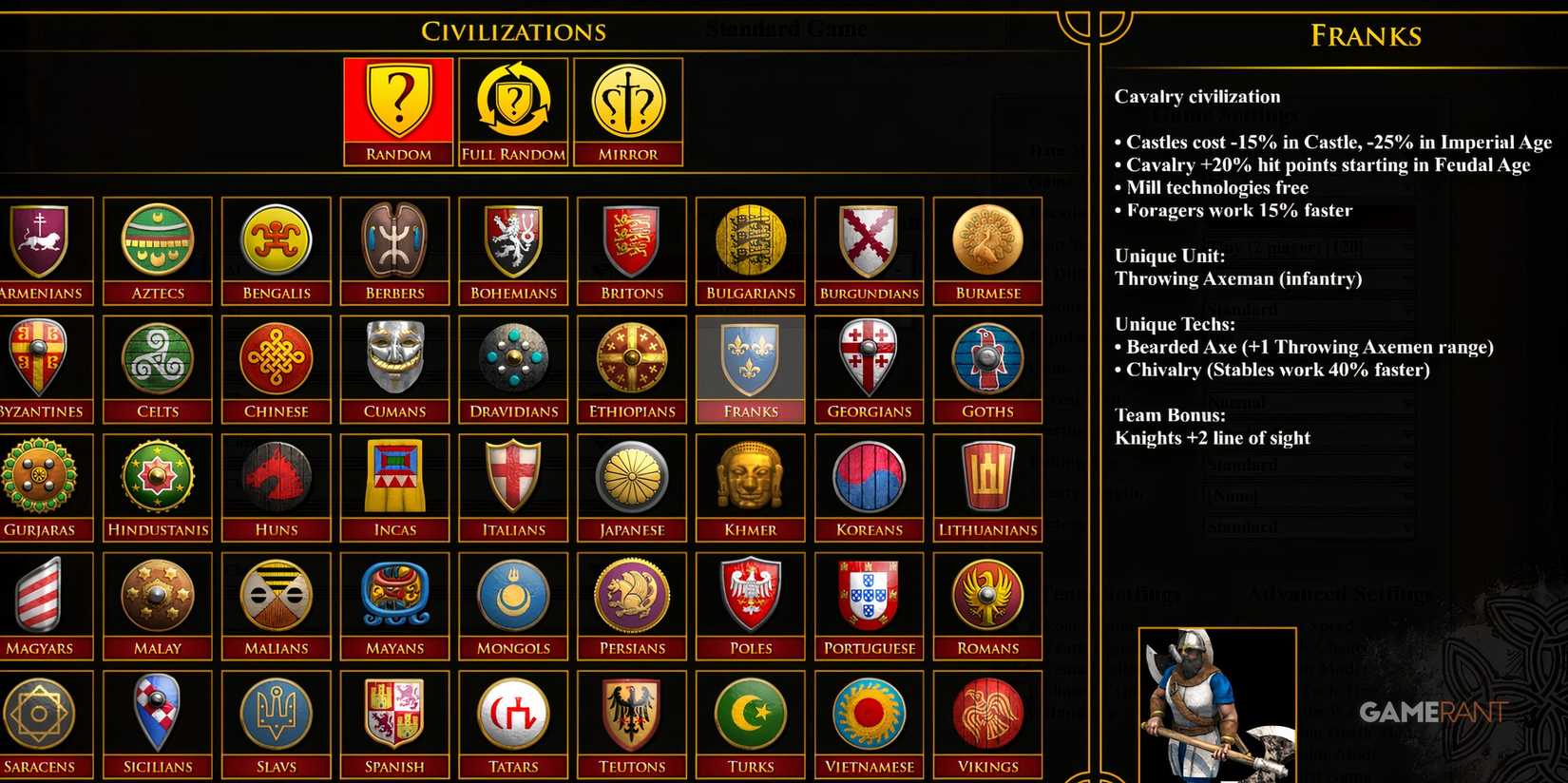Choose the Britons civilization shield
Screen dimensions: 1568x783
pyautogui.click(x=631, y=242)
